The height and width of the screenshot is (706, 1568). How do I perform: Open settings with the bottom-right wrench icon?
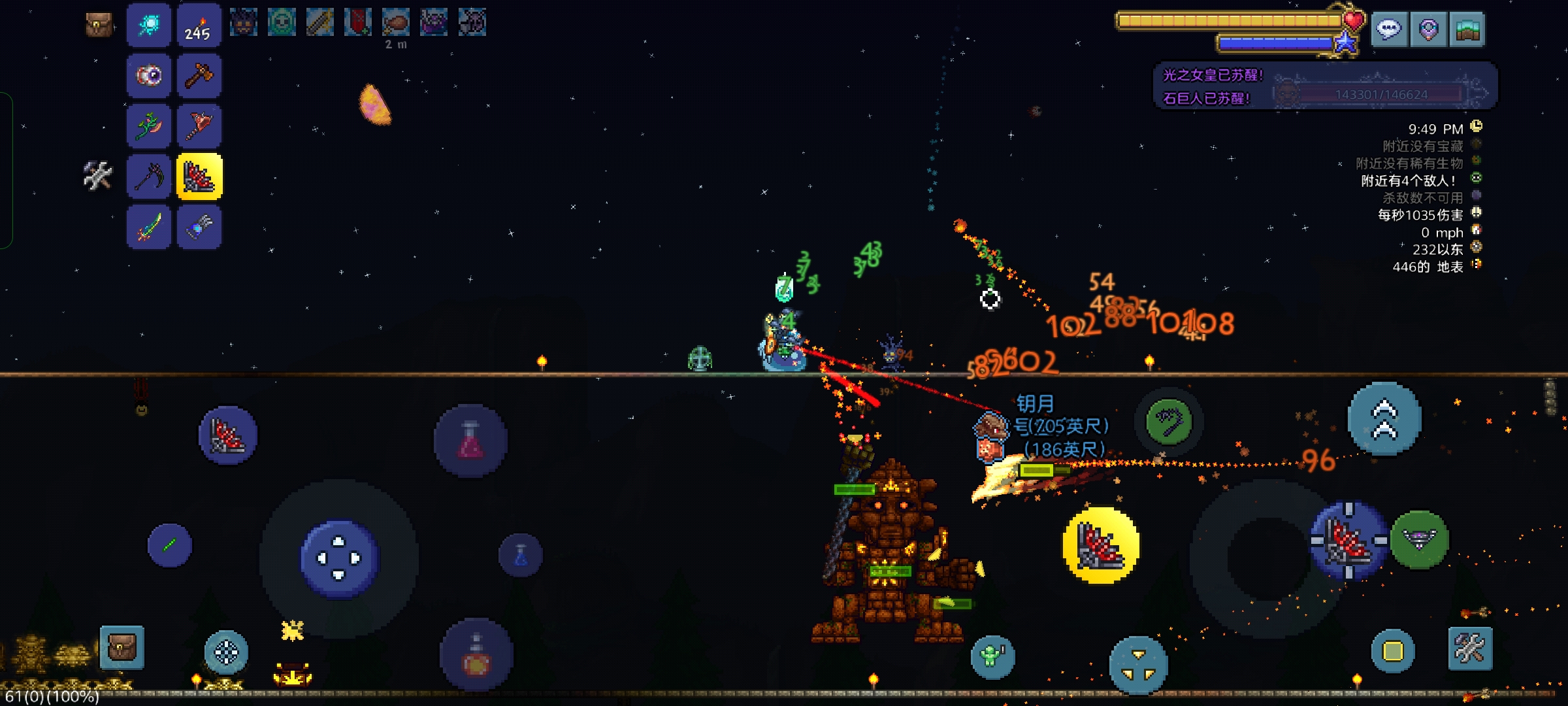[x=1469, y=648]
